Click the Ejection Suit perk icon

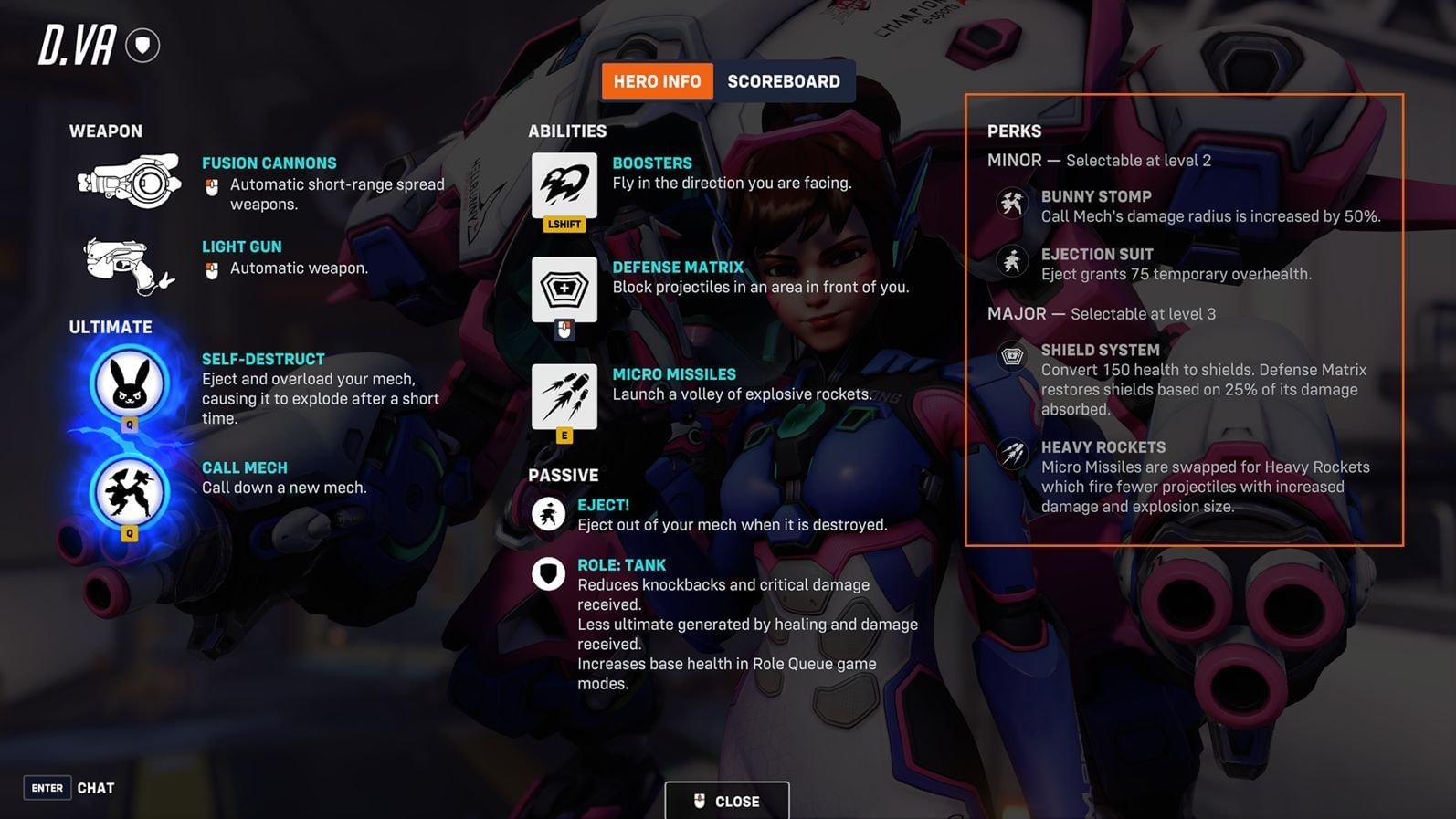coord(1012,263)
